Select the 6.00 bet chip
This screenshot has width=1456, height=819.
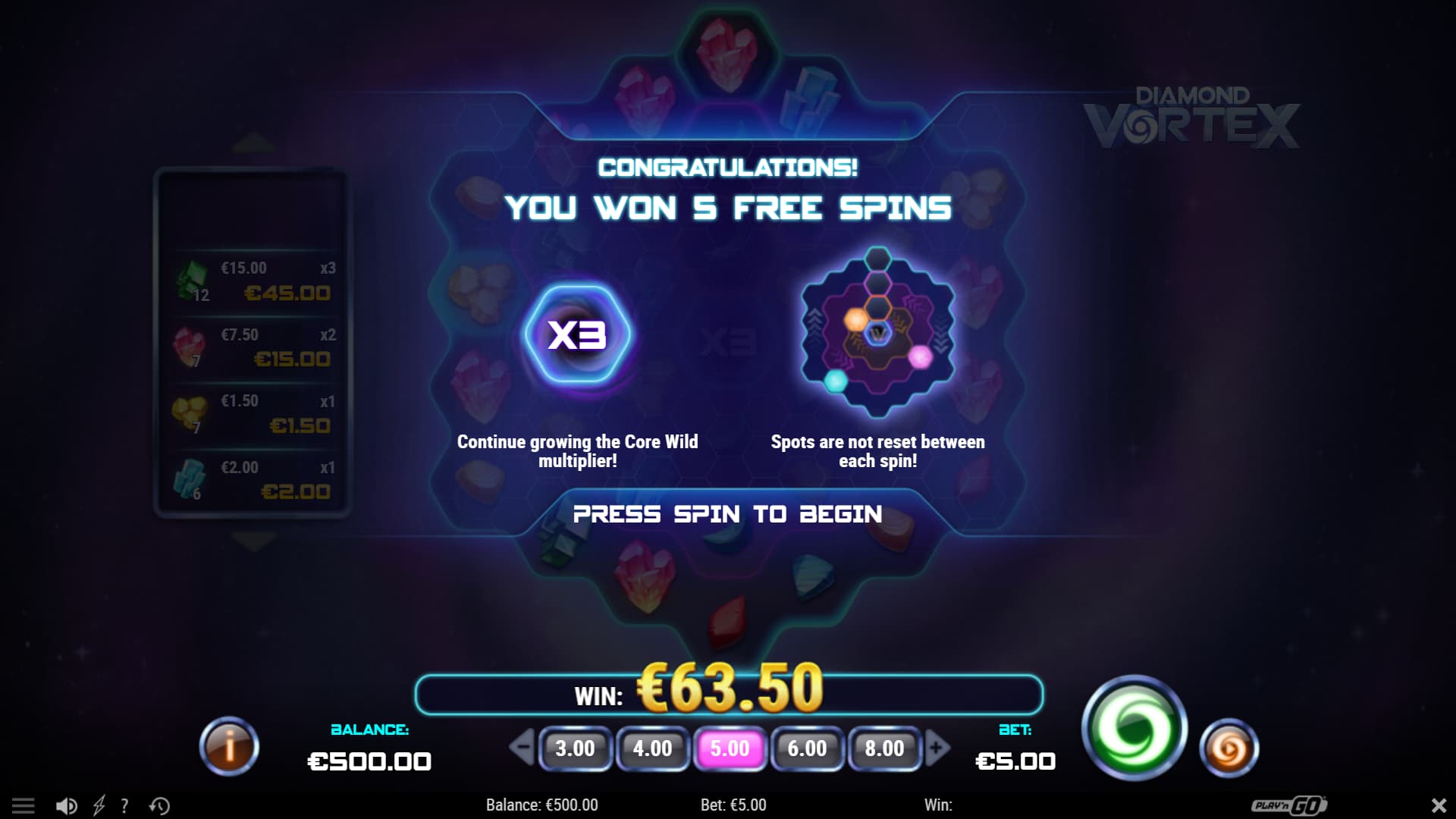click(806, 749)
